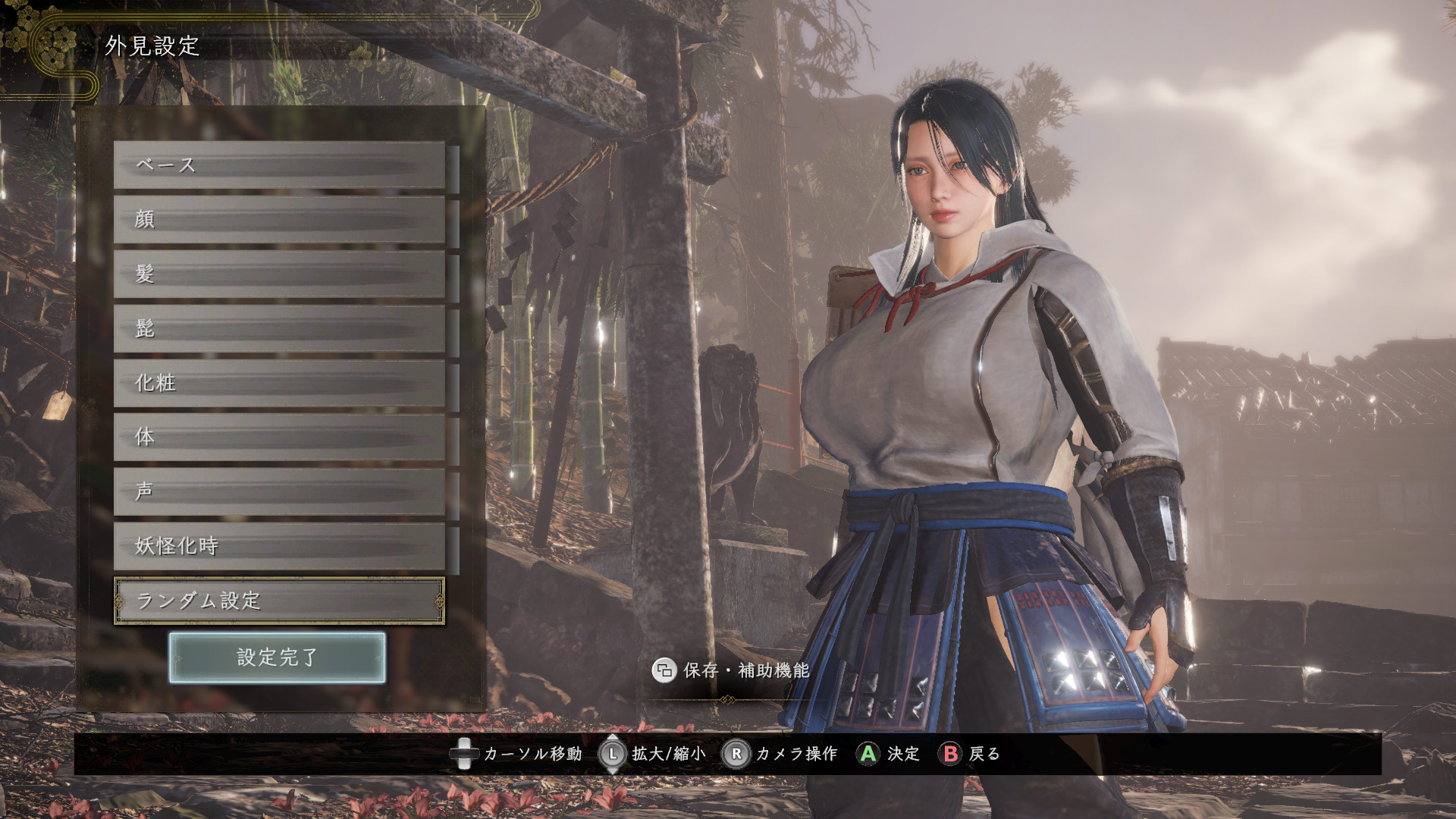Open the 化粧 (makeup) options
The image size is (1456, 819).
279,384
